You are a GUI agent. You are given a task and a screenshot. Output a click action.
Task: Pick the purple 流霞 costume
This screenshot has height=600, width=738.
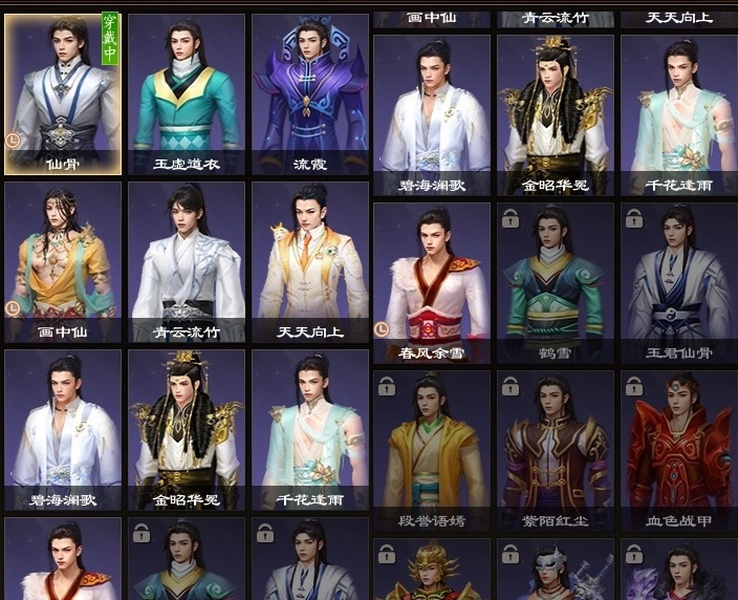[309, 94]
